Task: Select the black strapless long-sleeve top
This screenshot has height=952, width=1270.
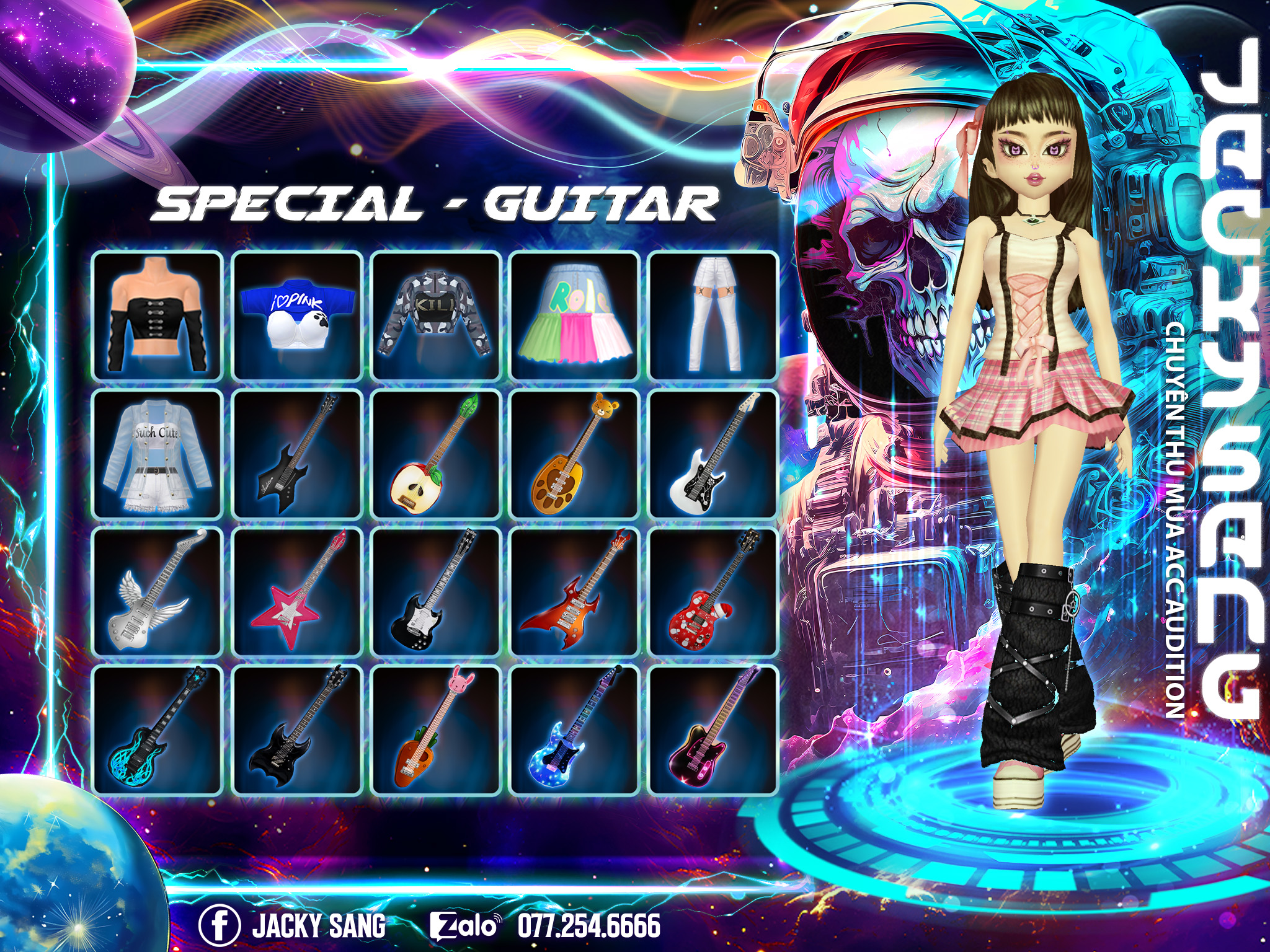Action: (158, 315)
